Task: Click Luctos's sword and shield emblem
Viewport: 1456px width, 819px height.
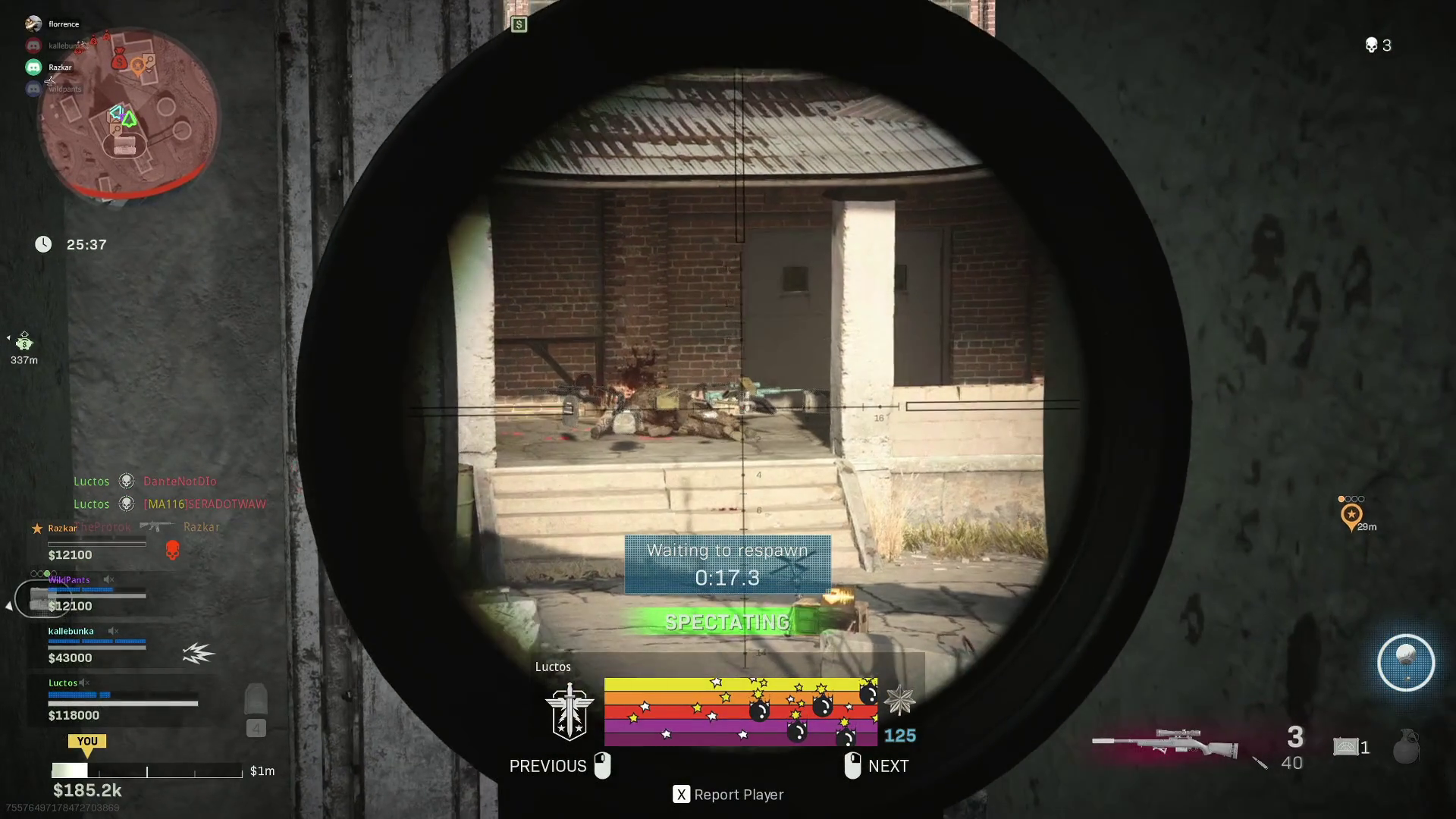Action: tap(569, 711)
